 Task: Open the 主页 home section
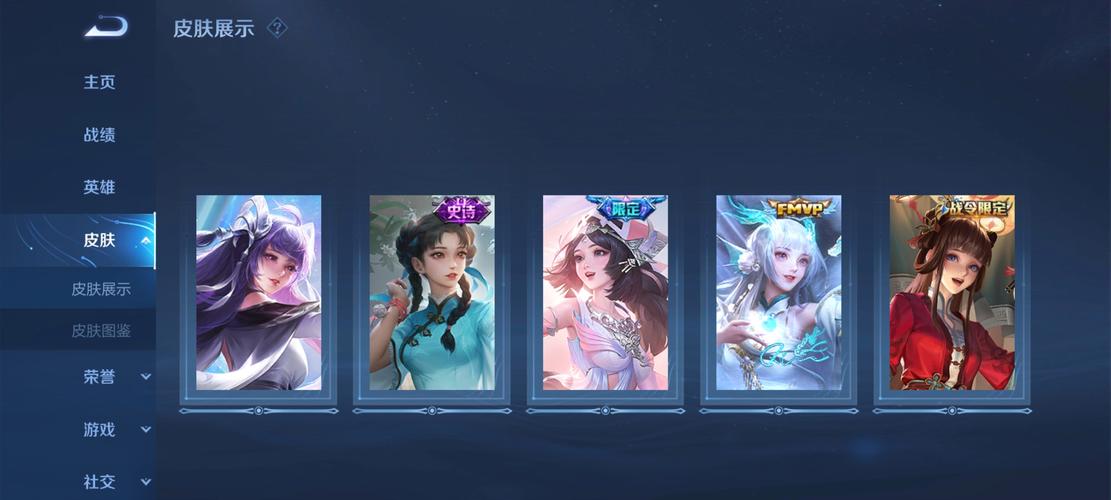99,82
